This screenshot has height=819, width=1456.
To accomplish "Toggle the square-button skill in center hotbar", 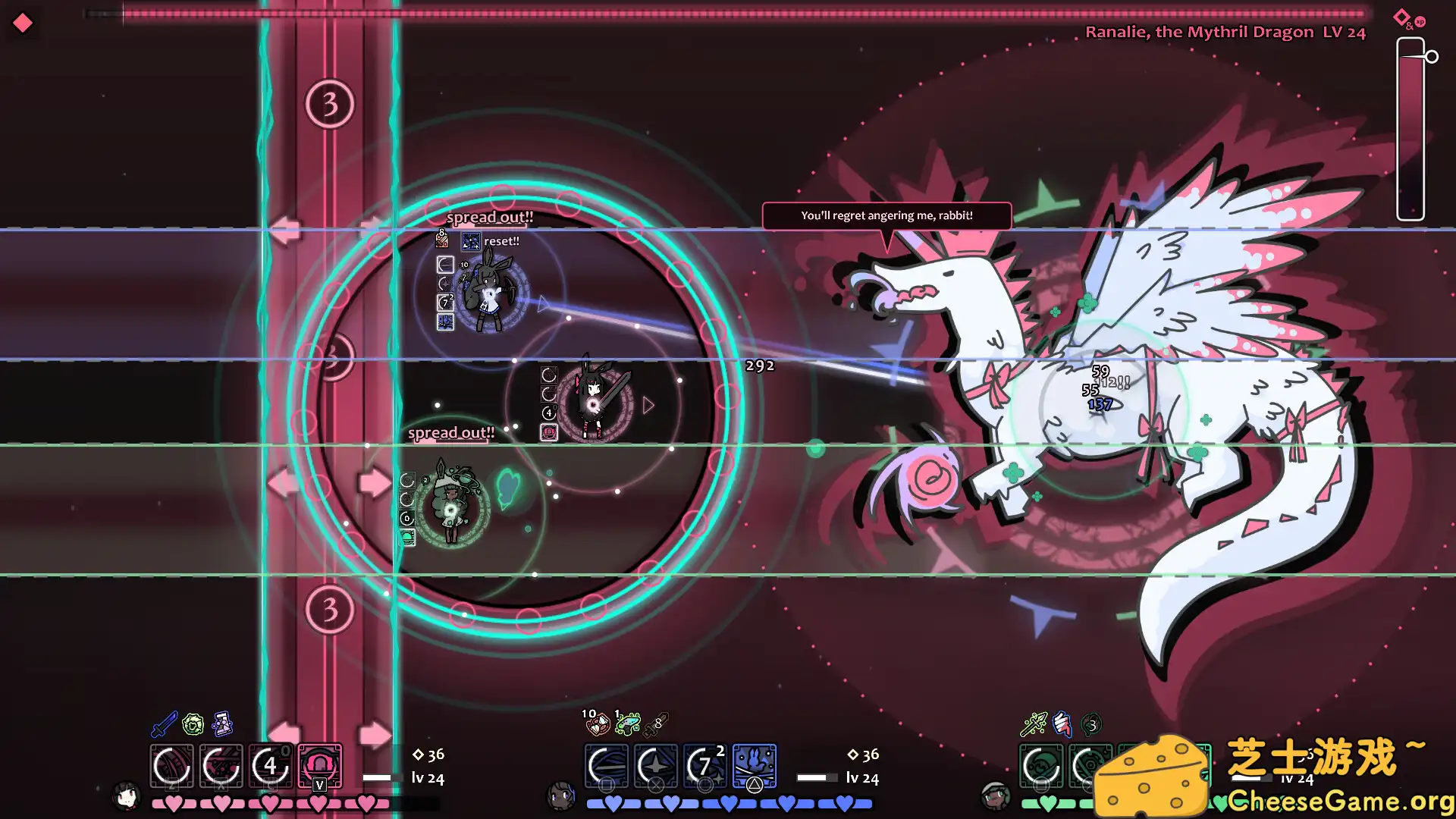I will click(x=607, y=767).
